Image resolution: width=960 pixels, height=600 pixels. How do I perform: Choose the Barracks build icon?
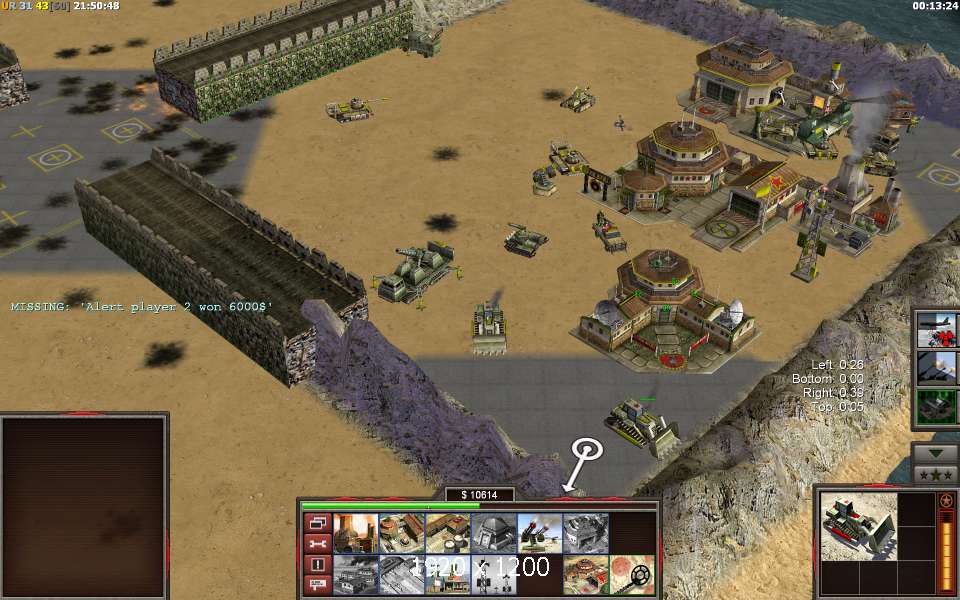pyautogui.click(x=401, y=533)
